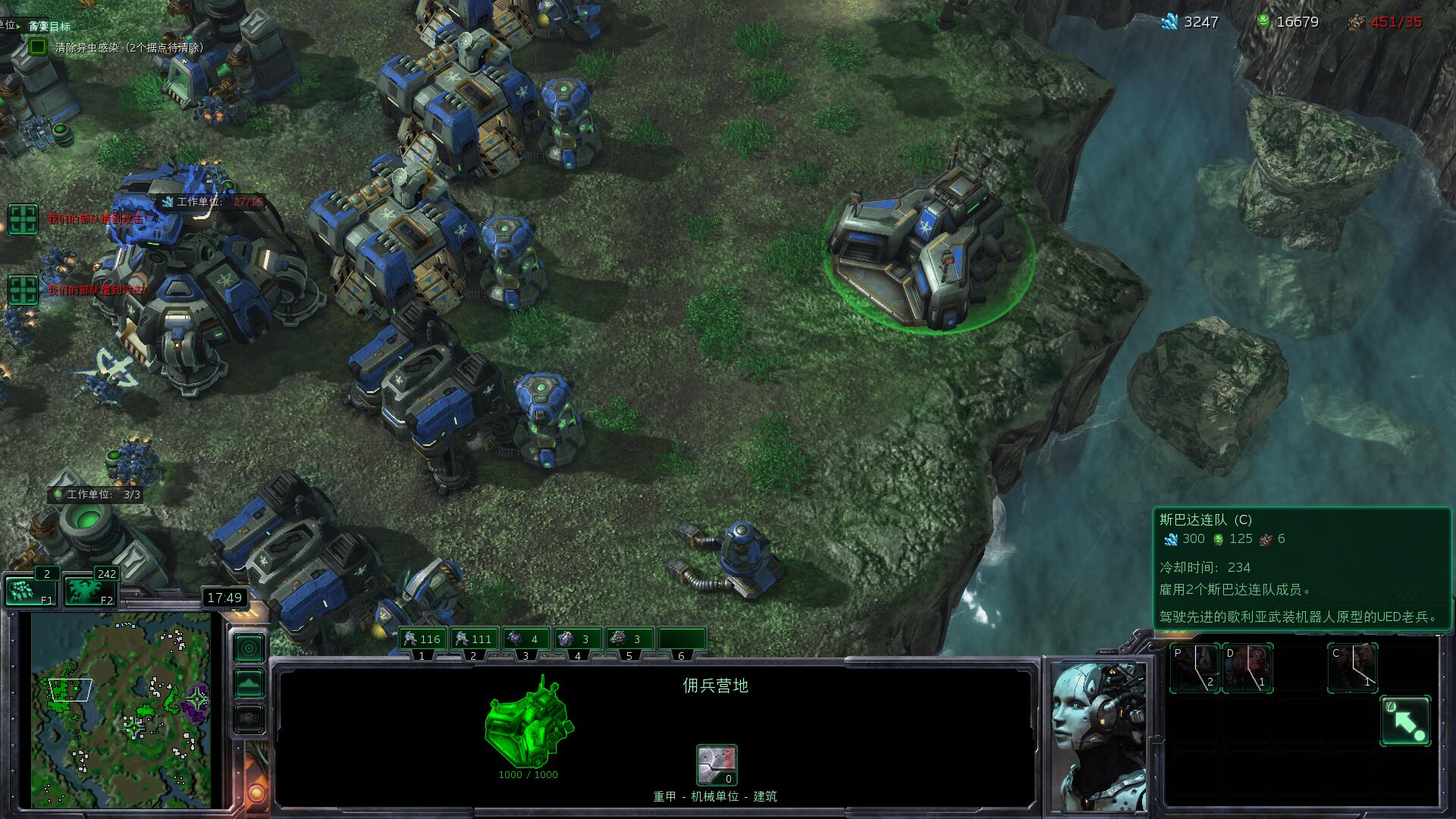This screenshot has width=1456, height=819.
Task: Toggle the minimap terrain display button
Action: 249,683
